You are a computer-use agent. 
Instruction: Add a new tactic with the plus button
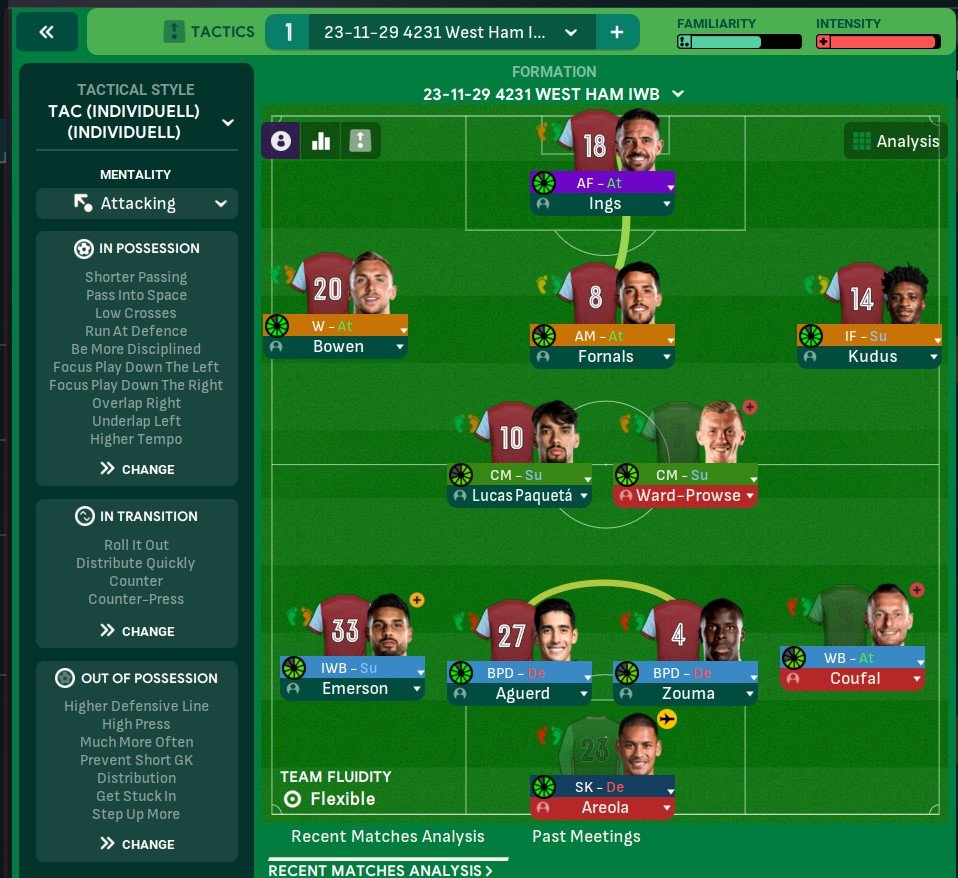pos(617,32)
